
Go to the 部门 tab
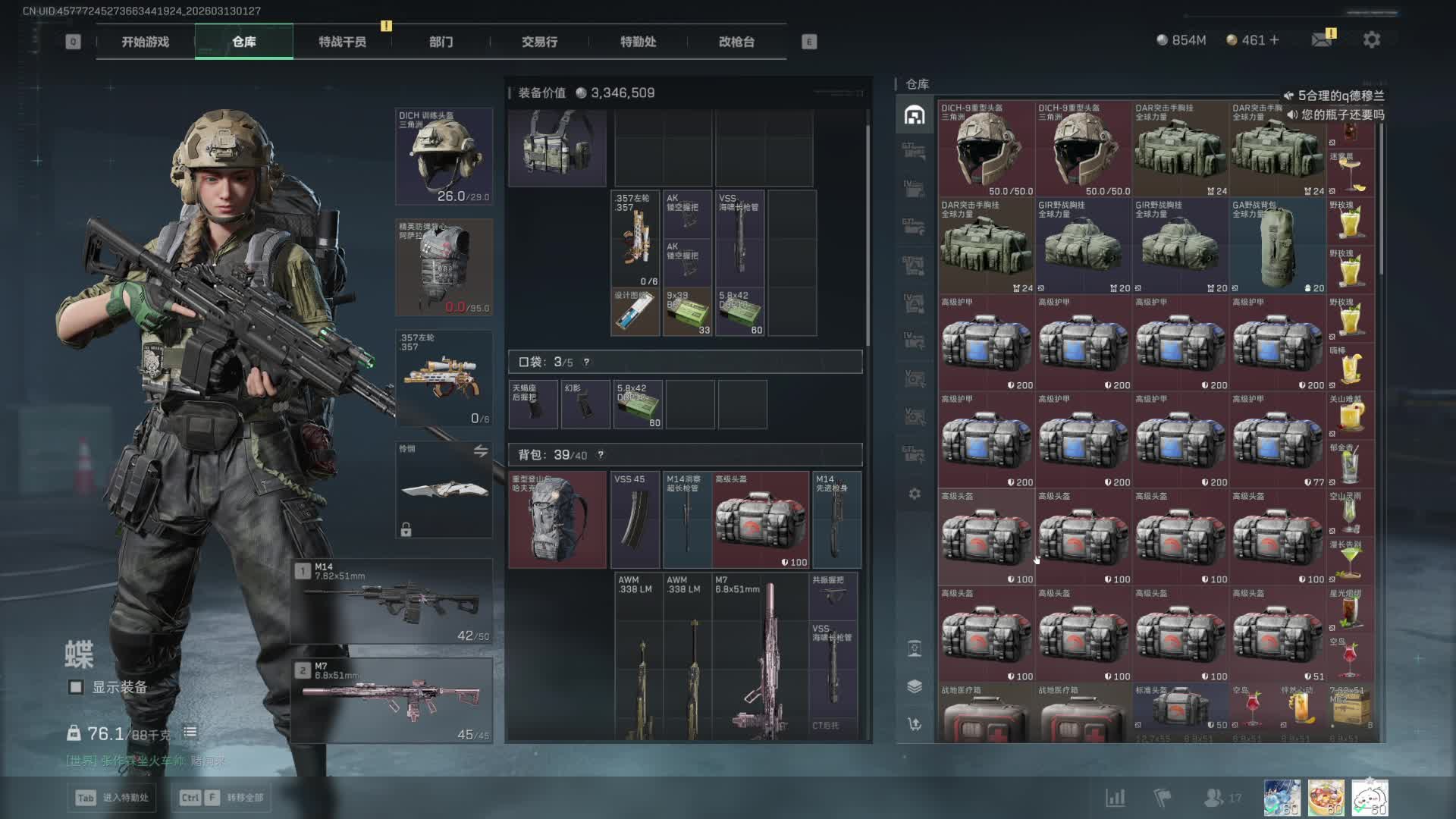click(x=441, y=42)
